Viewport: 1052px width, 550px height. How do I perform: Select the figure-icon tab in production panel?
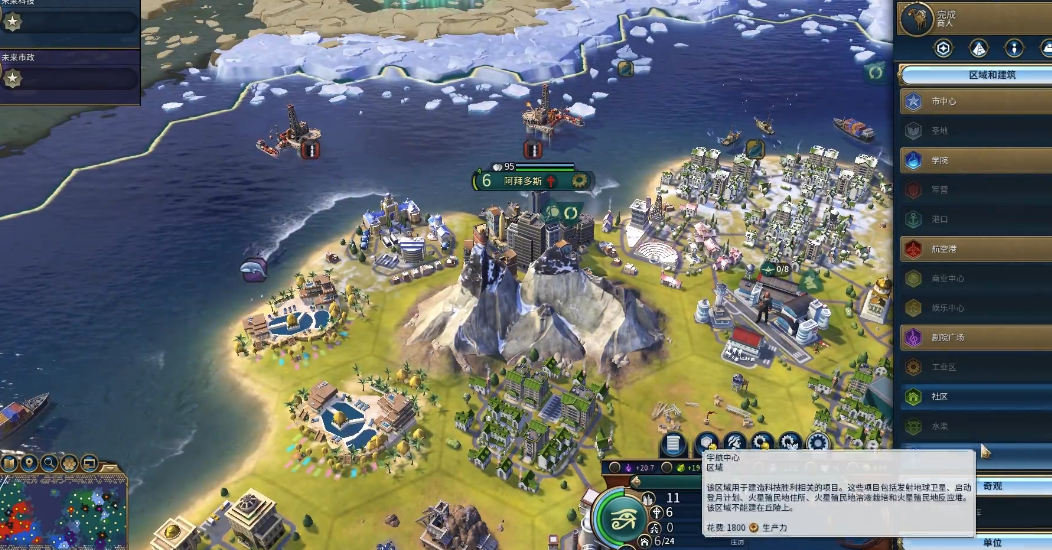pyautogui.click(x=1014, y=48)
